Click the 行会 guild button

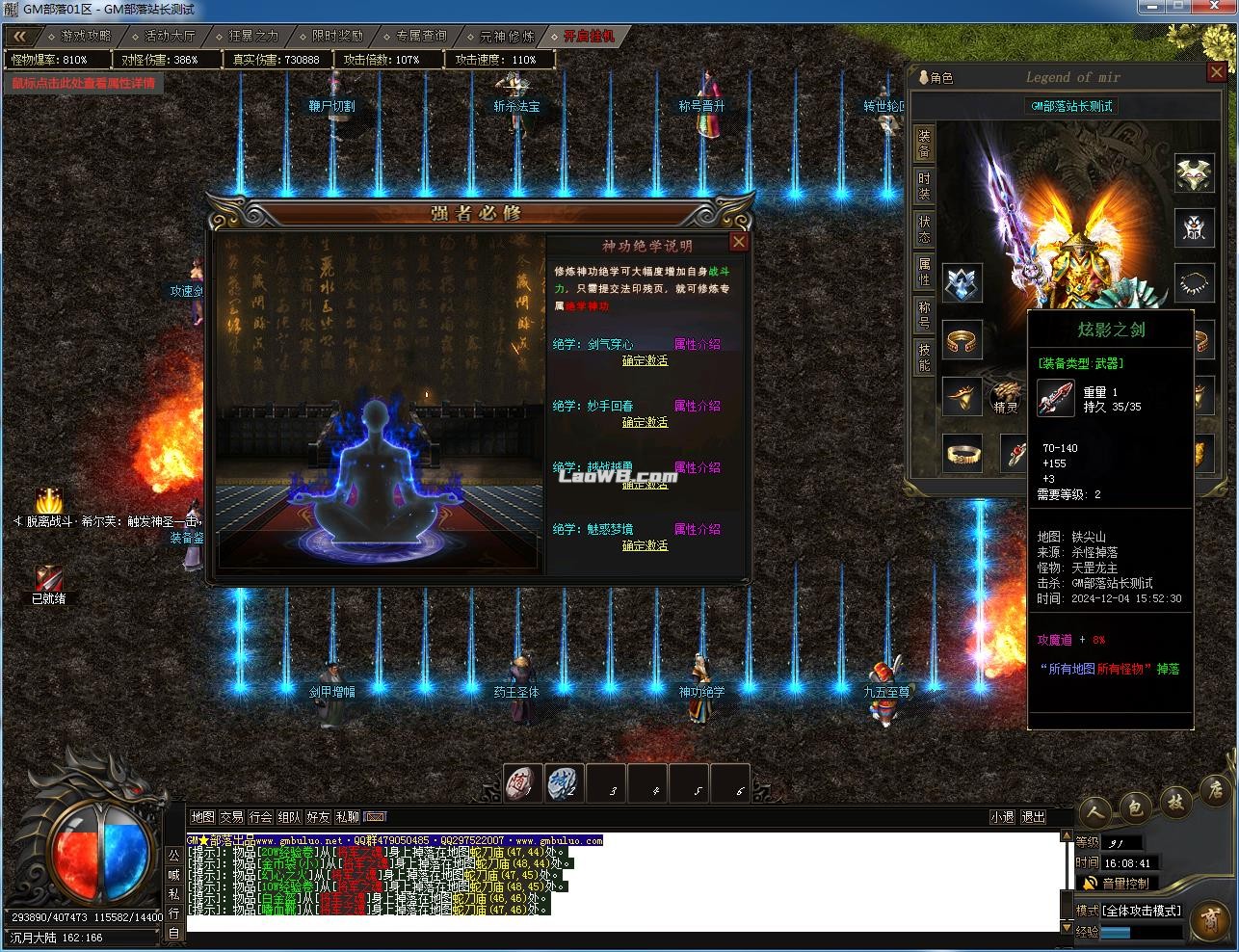[x=261, y=817]
